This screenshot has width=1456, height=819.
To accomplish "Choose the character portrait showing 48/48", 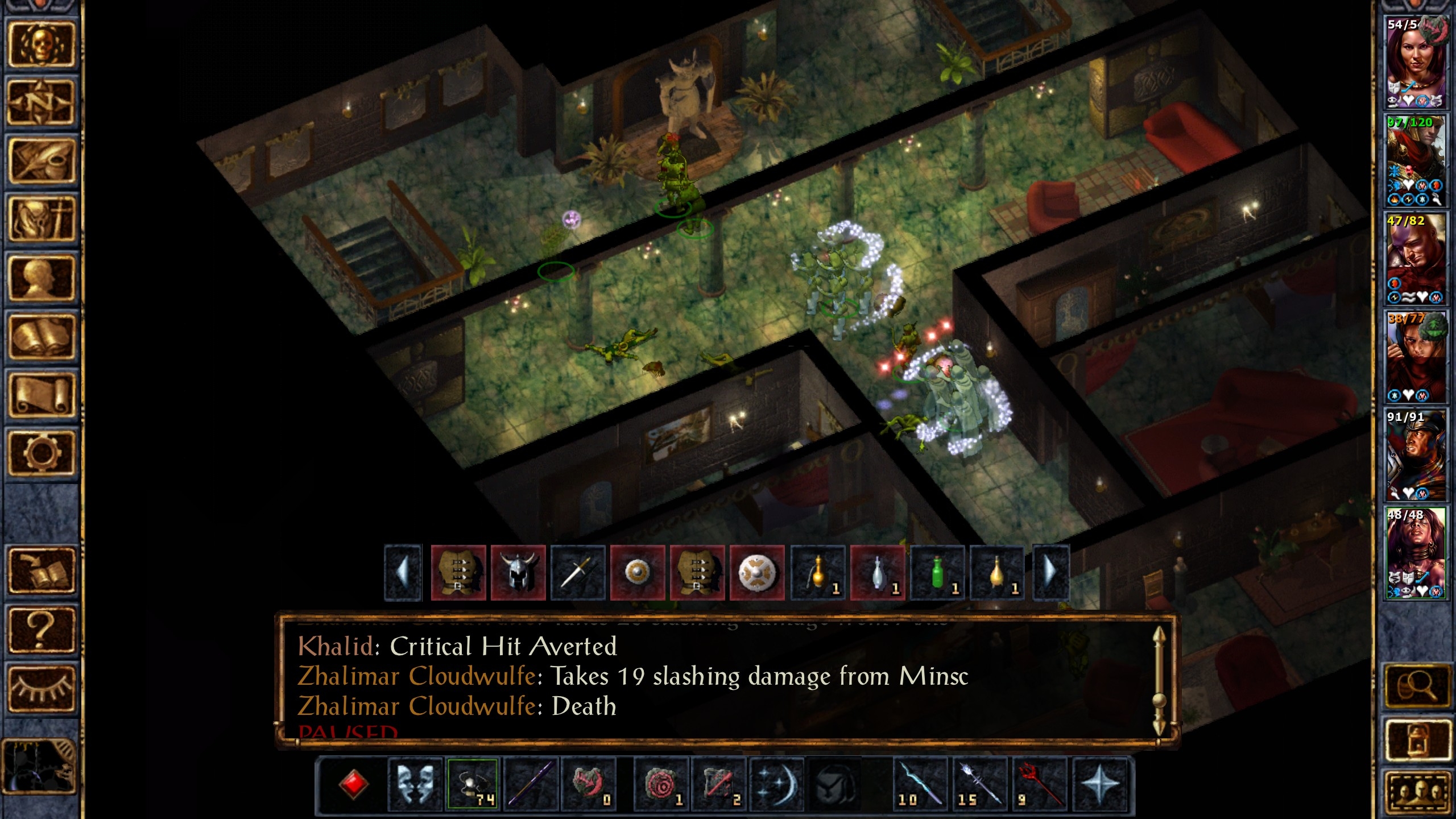I will point(1415,553).
